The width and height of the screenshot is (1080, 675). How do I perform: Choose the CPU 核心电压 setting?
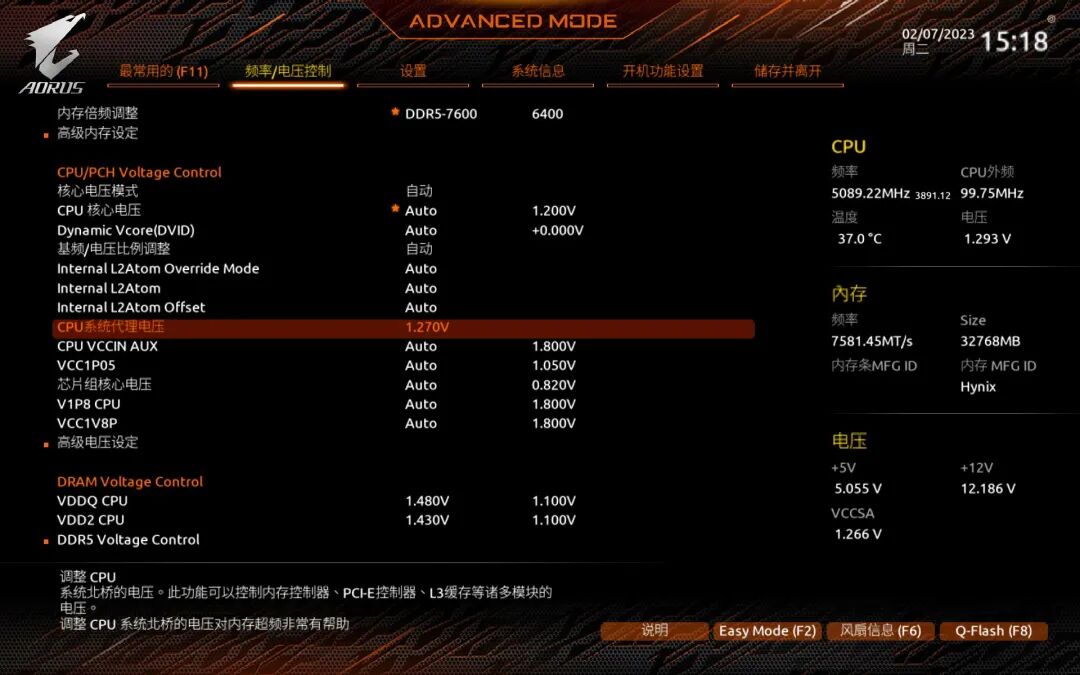point(99,211)
